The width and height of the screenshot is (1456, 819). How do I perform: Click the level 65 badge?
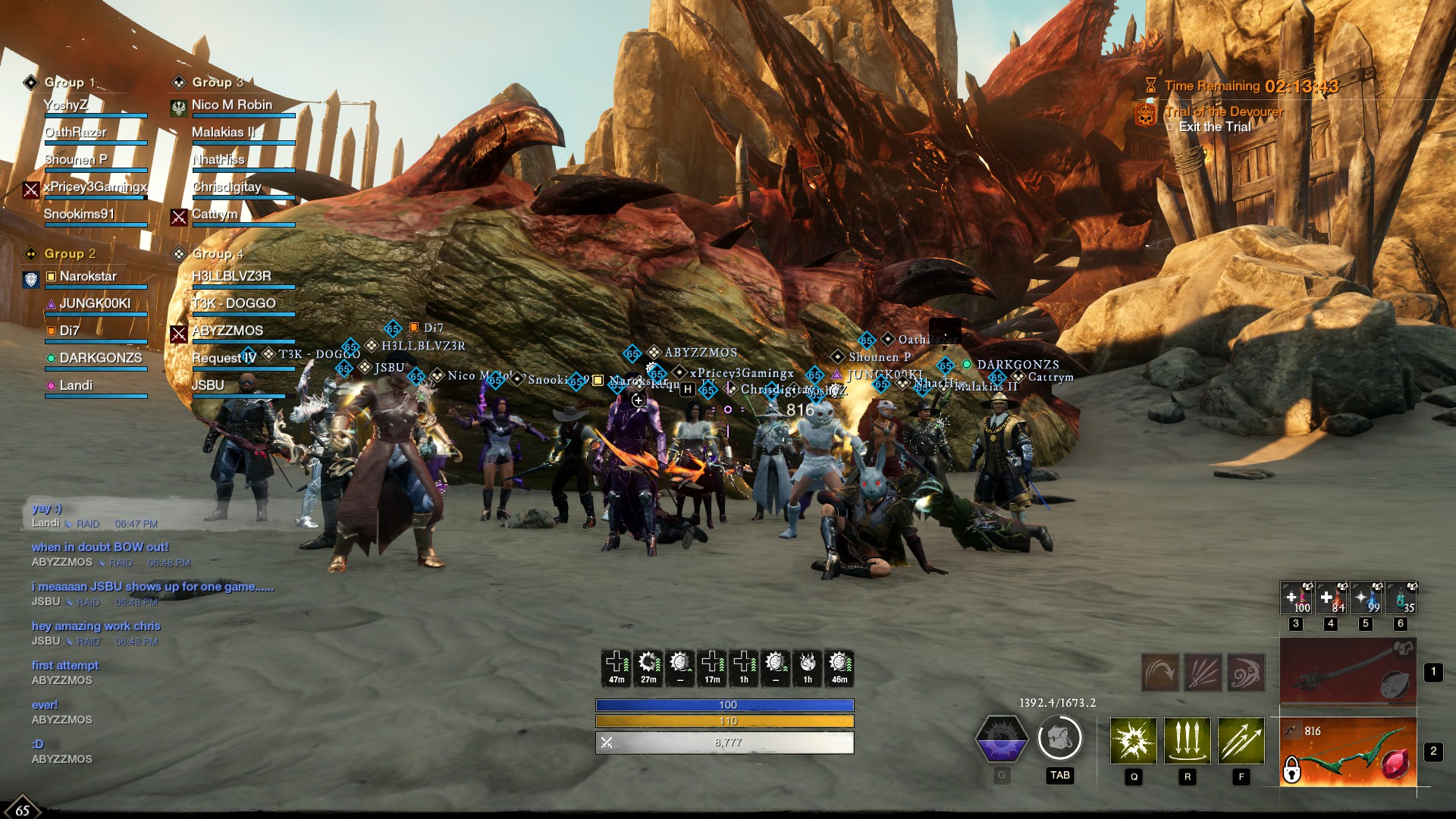[22, 810]
